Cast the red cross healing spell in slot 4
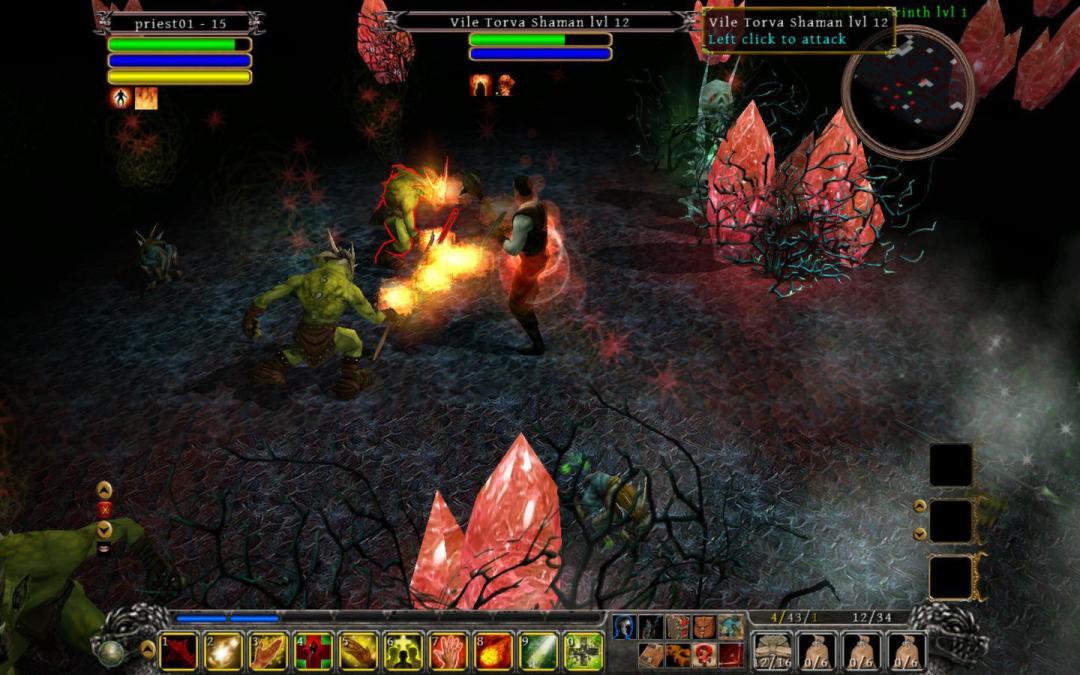The width and height of the screenshot is (1080, 675). (314, 652)
